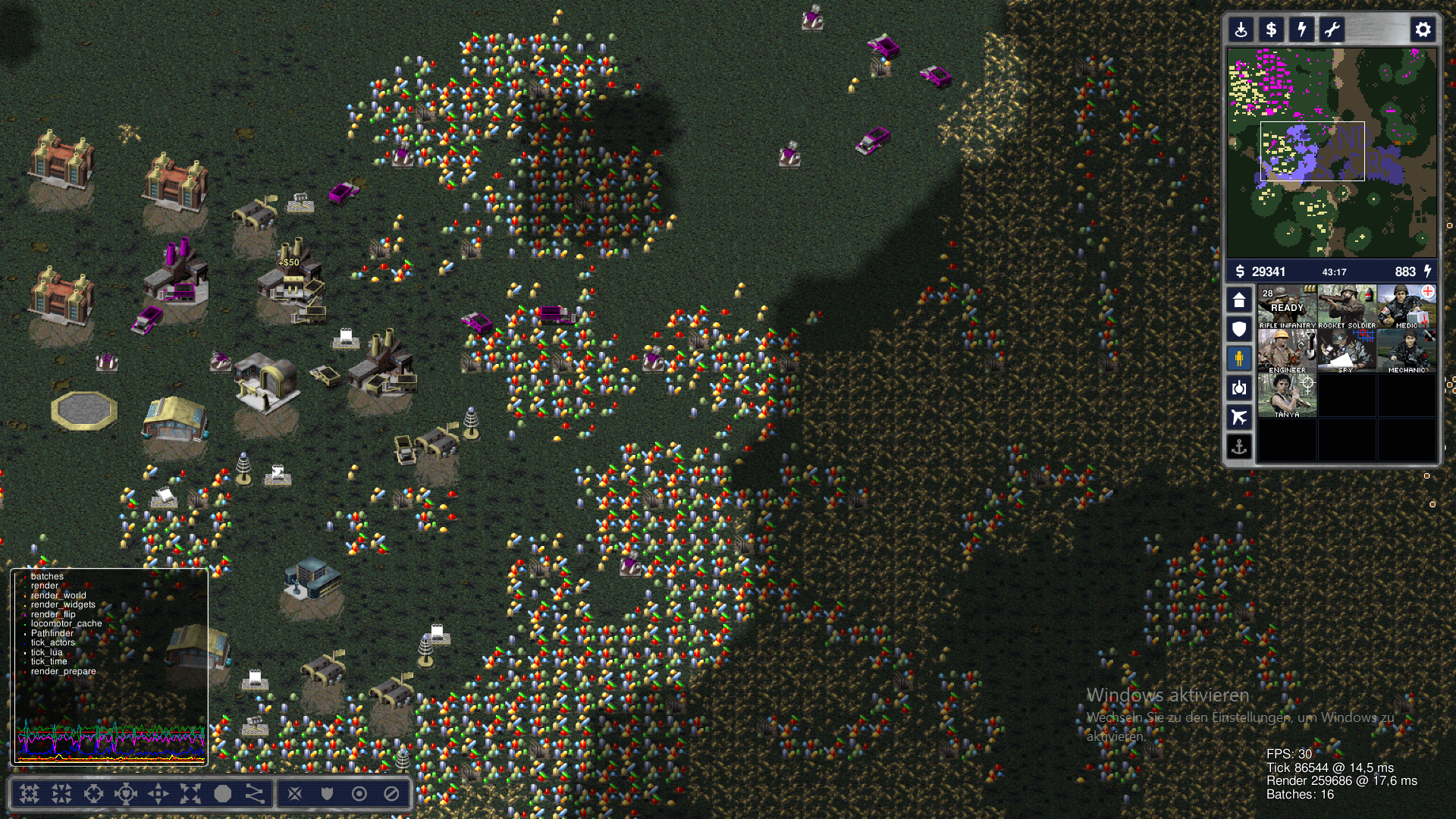
Task: Train an Engineer
Action: coord(1287,351)
